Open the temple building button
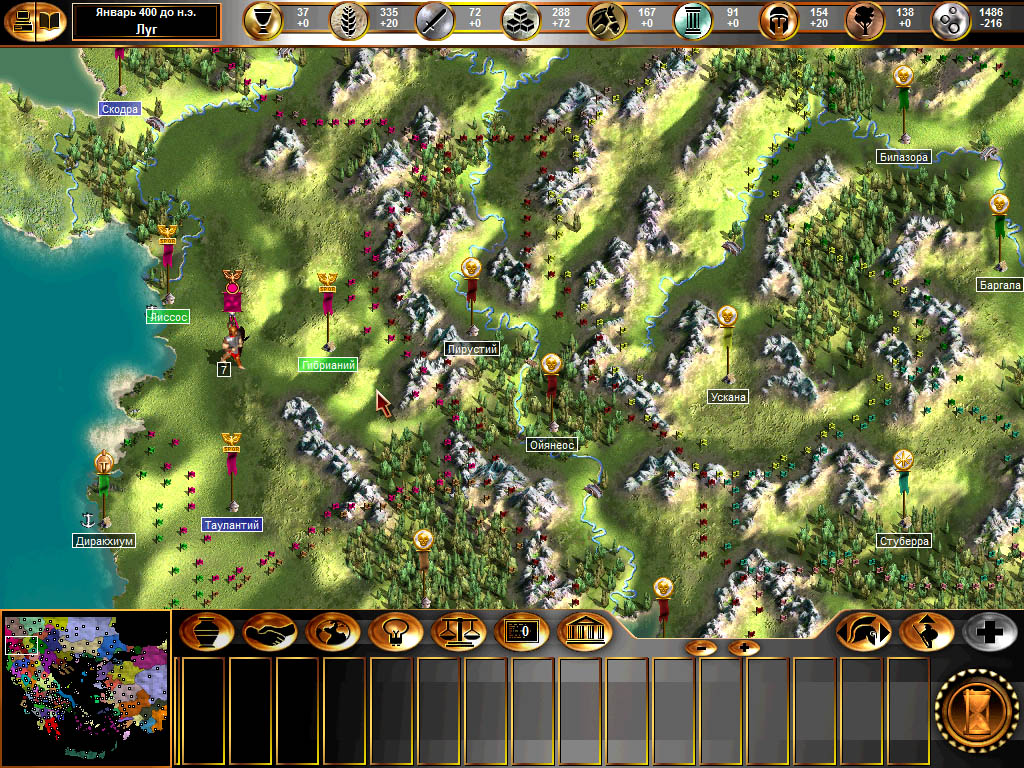The height and width of the screenshot is (768, 1024). (585, 632)
